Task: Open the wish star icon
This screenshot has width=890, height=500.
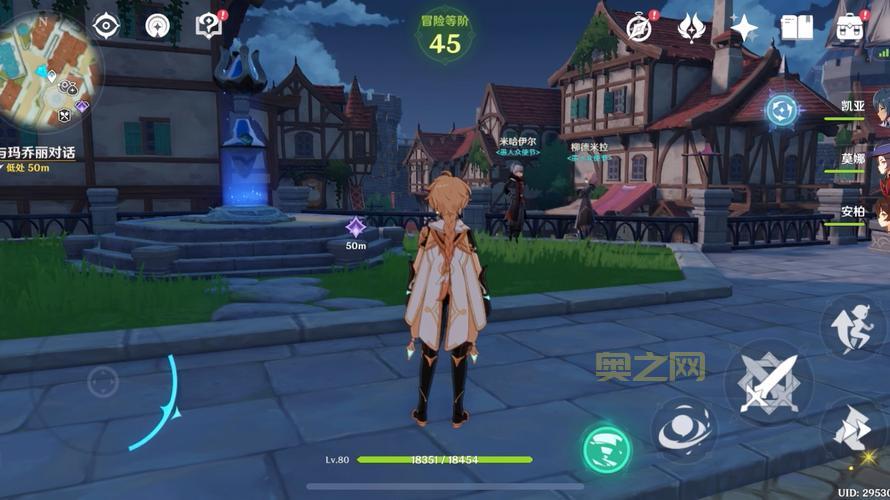Action: 744,28
